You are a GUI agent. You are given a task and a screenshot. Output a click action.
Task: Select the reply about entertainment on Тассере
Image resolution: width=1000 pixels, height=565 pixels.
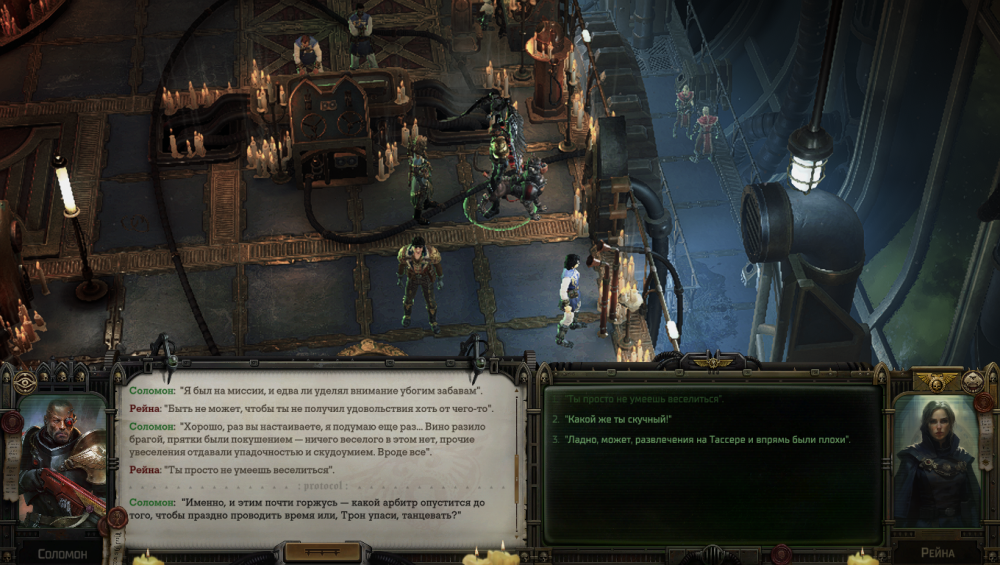click(x=705, y=440)
